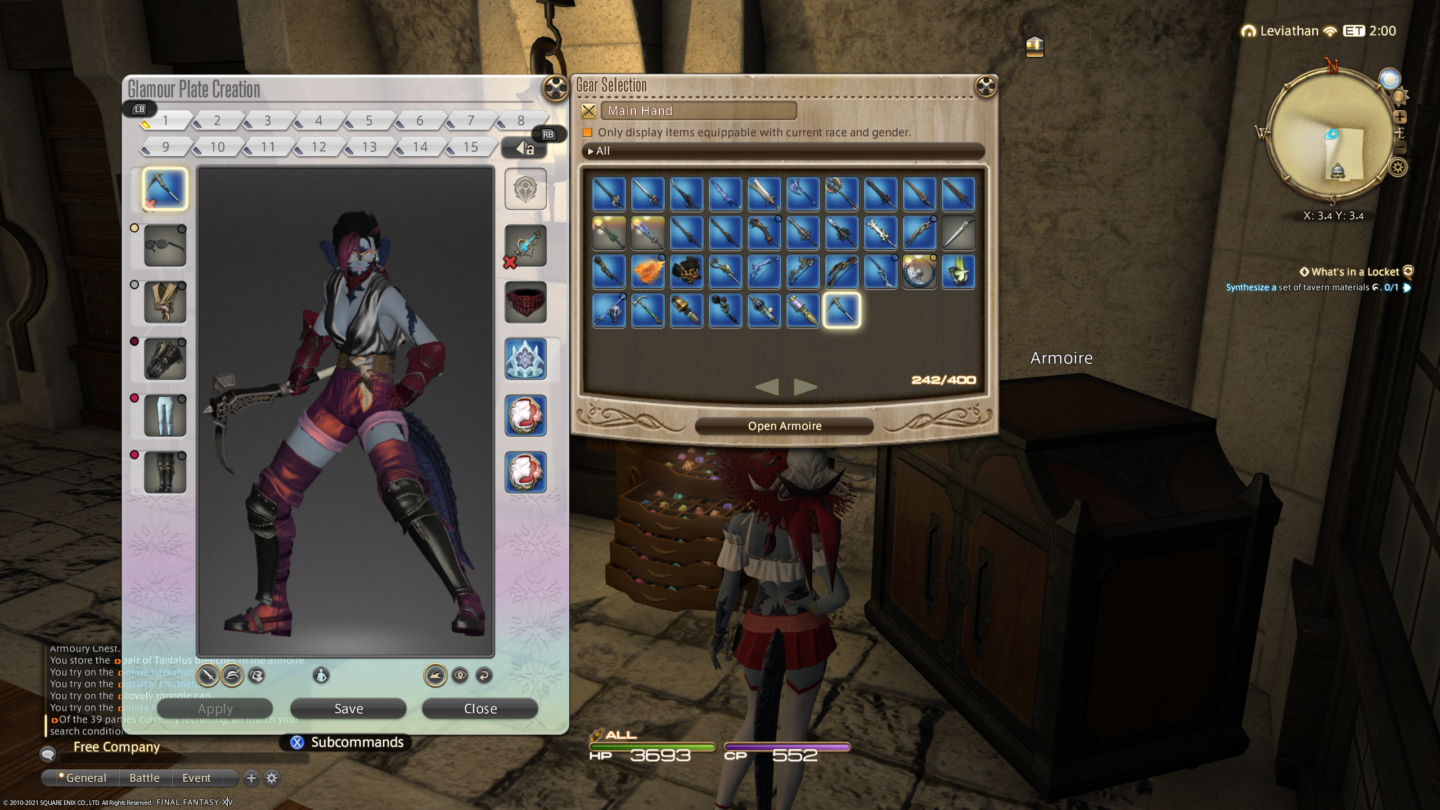
Task: Select the red scarf neck slot icon
Action: click(525, 302)
